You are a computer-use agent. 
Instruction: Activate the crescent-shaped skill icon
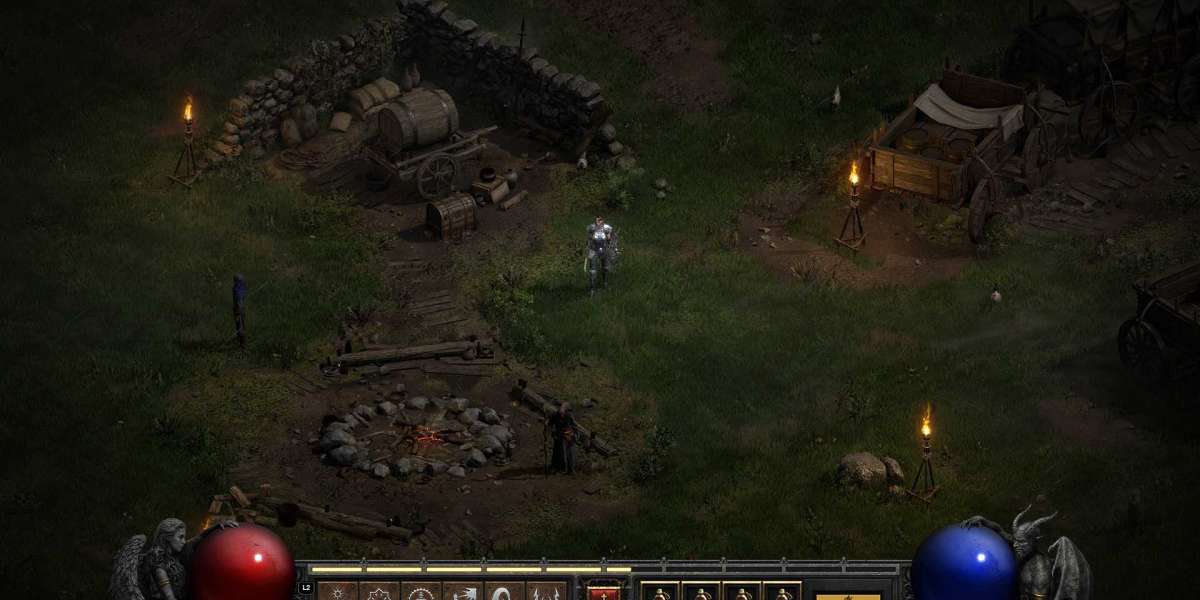pos(505,592)
